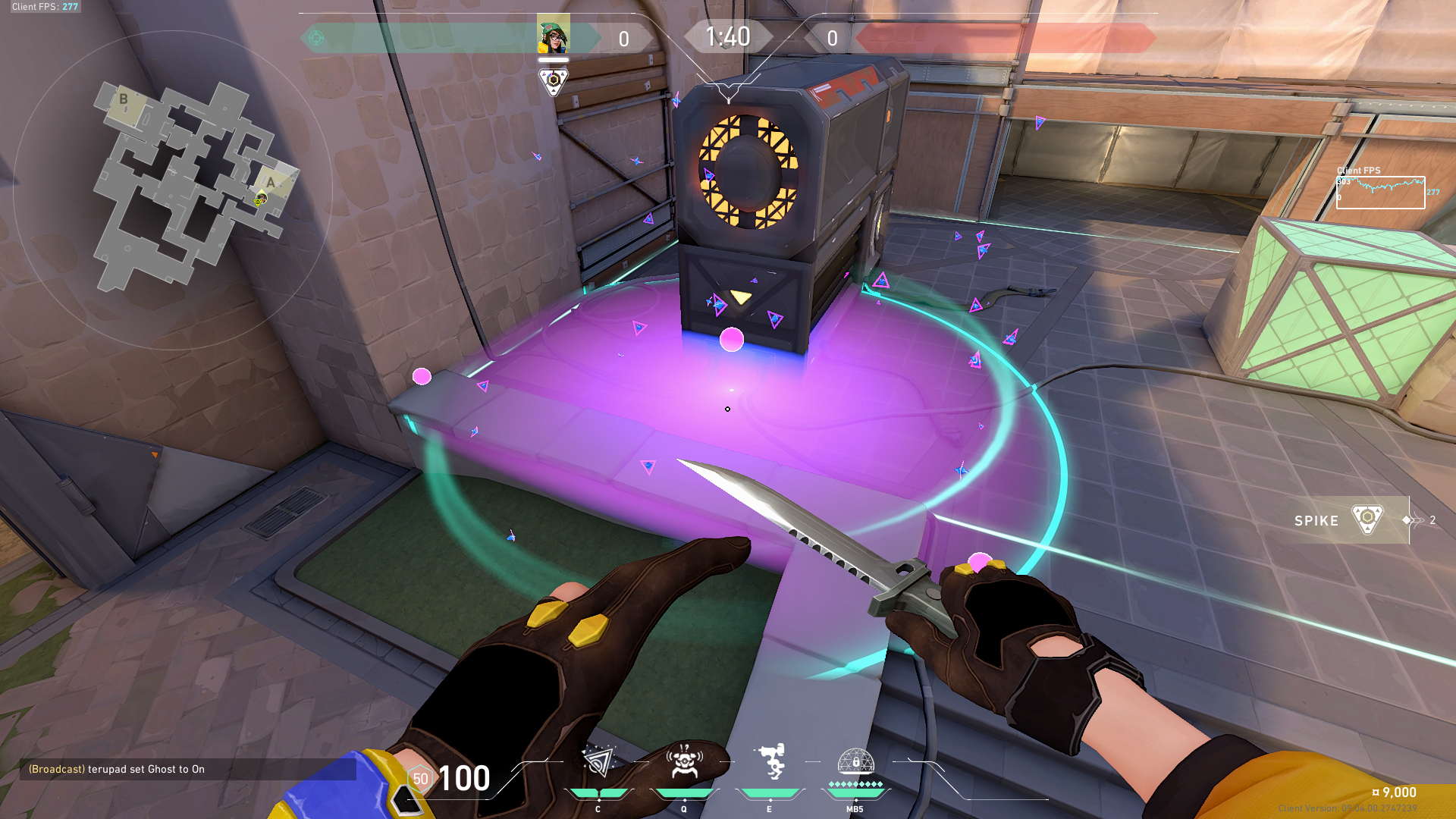This screenshot has width=1456, height=819.
Task: Click the Broadcast Ghost mode chat message
Action: coord(114,769)
